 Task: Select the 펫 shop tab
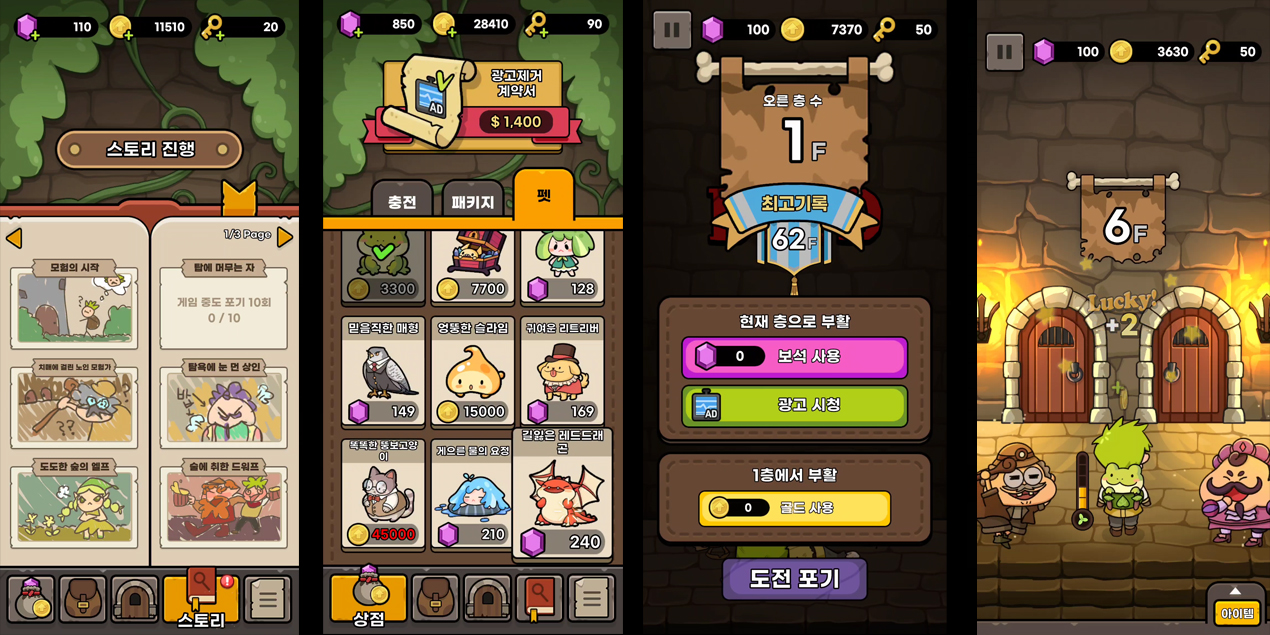pos(543,196)
